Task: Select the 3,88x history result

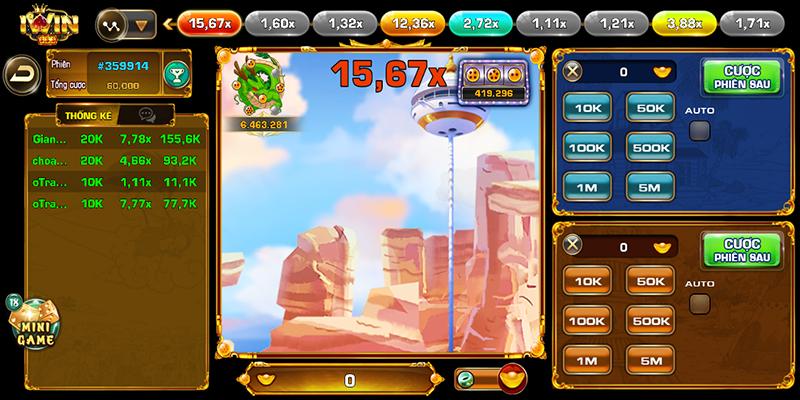Action: (683, 21)
